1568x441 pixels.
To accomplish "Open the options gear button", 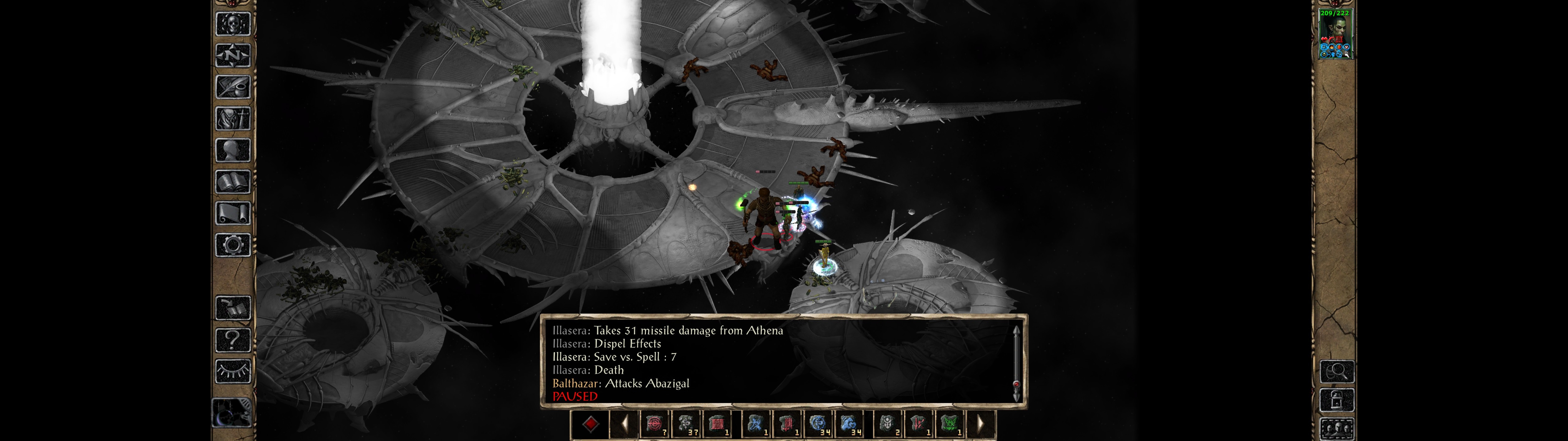I will tap(232, 245).
